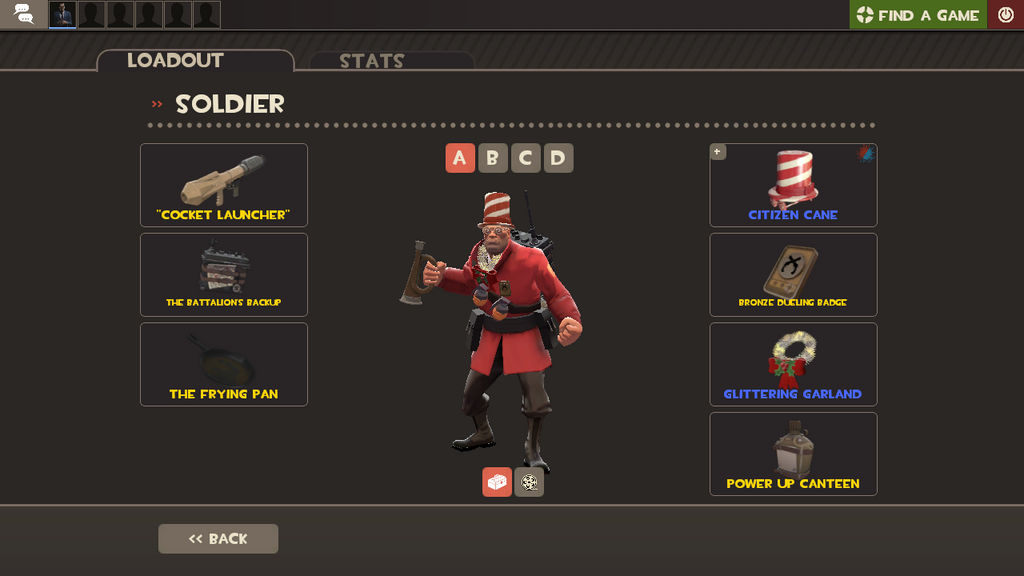Select the Loadout tab
The image size is (1024, 576).
point(175,61)
